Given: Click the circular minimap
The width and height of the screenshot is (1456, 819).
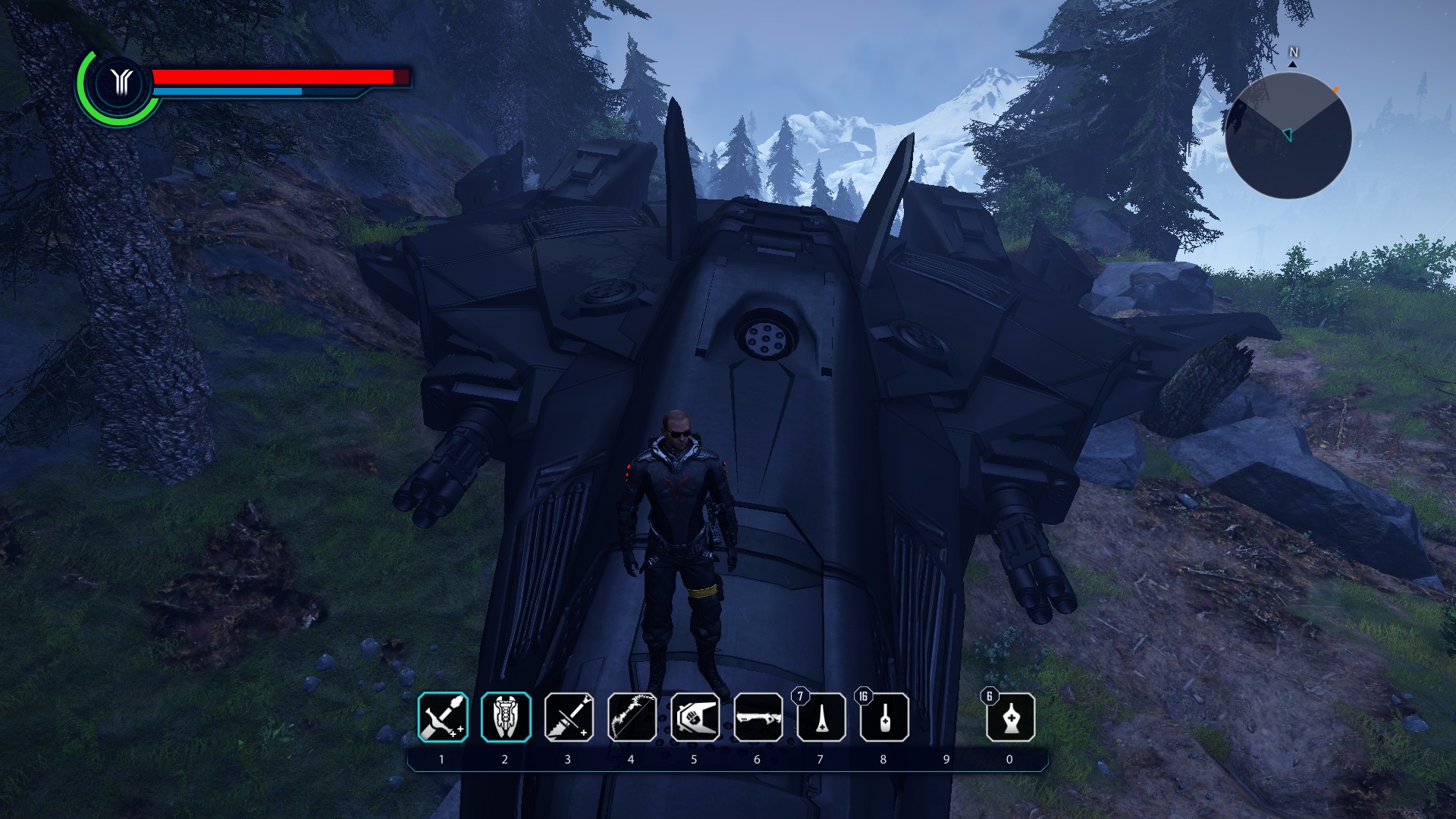Looking at the screenshot, I should click(1288, 136).
